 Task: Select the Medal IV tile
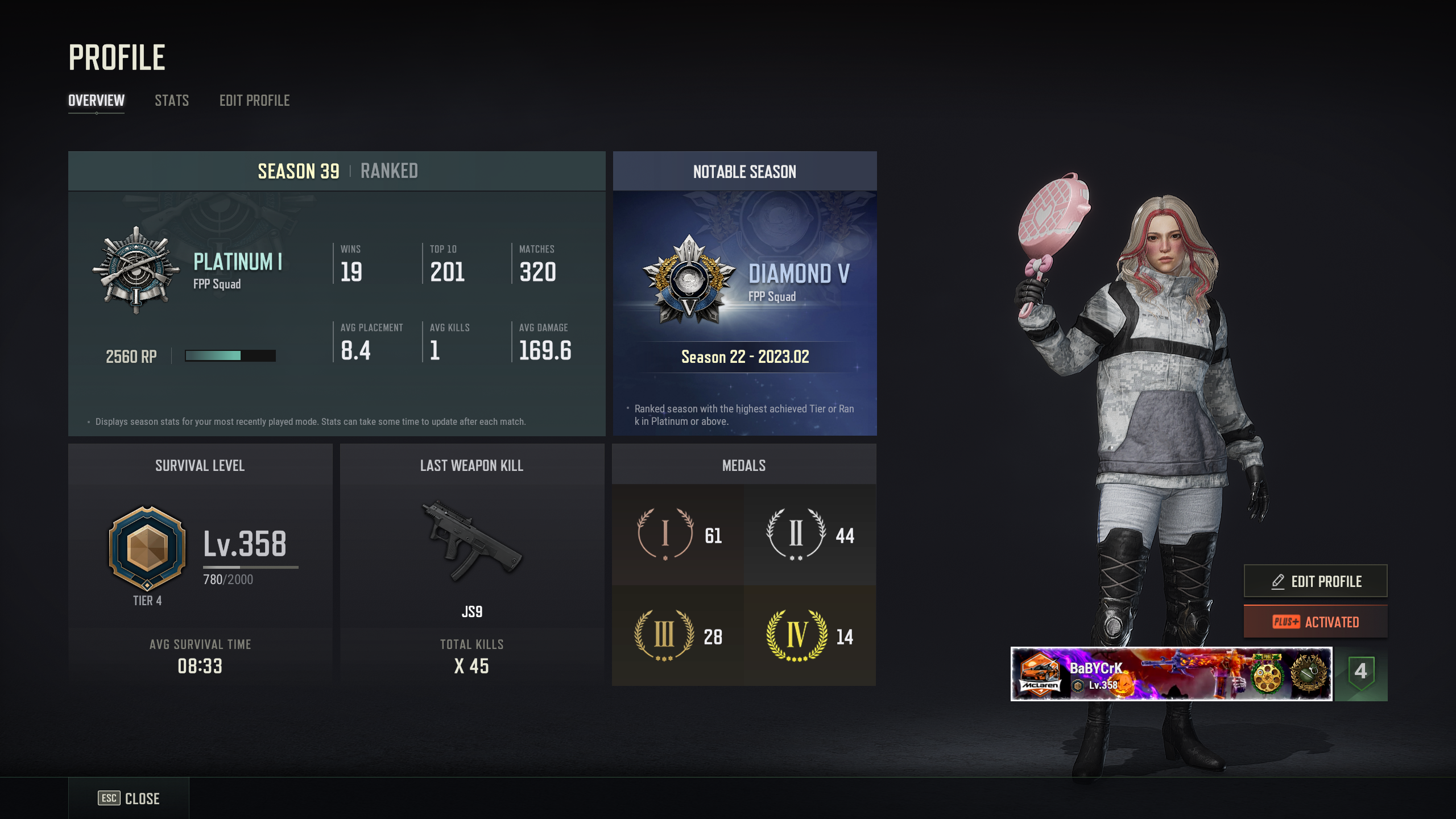809,636
